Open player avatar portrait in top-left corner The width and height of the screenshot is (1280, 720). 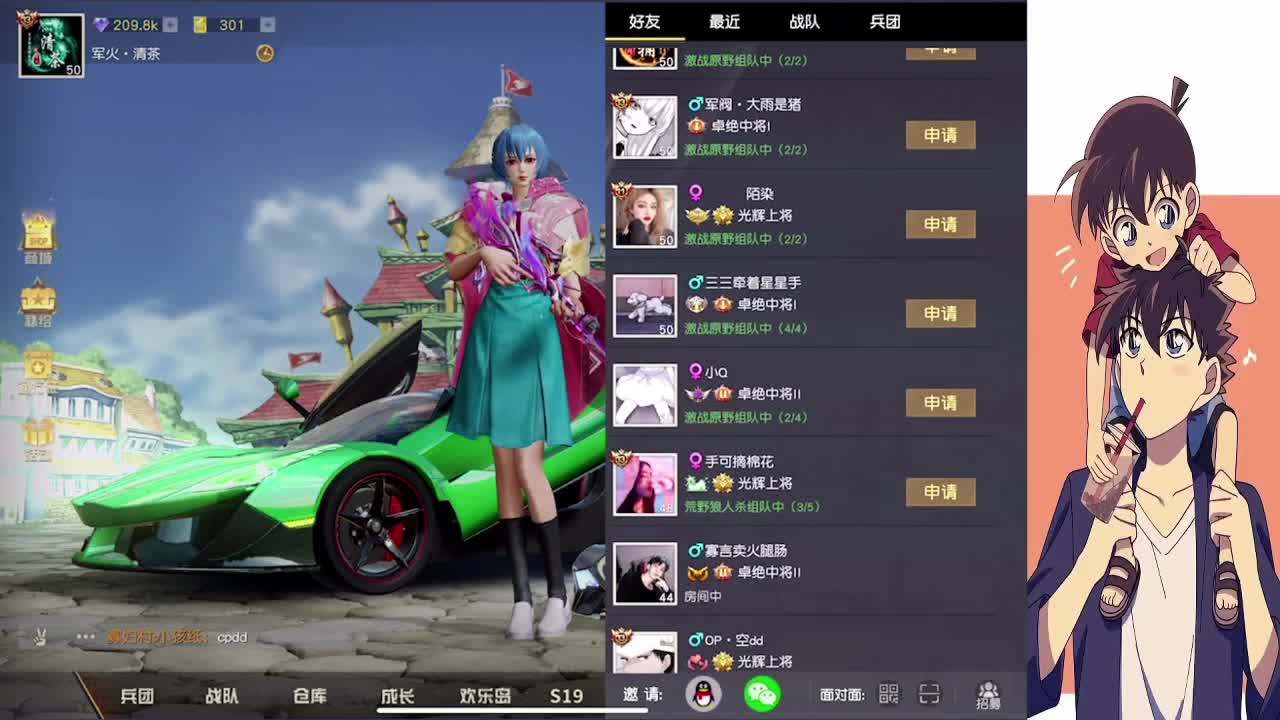(50, 45)
